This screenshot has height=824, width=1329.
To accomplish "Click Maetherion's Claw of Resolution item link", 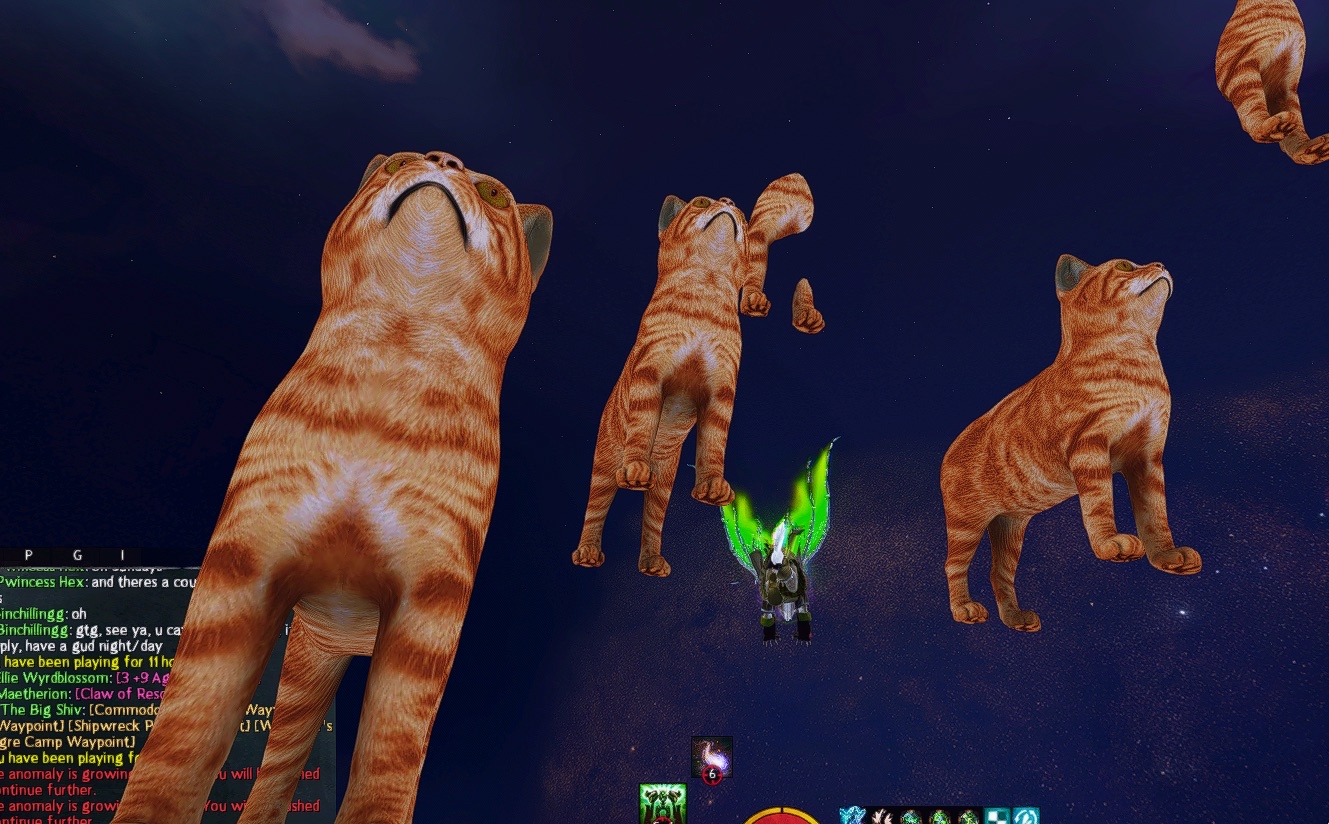I will coord(118,694).
